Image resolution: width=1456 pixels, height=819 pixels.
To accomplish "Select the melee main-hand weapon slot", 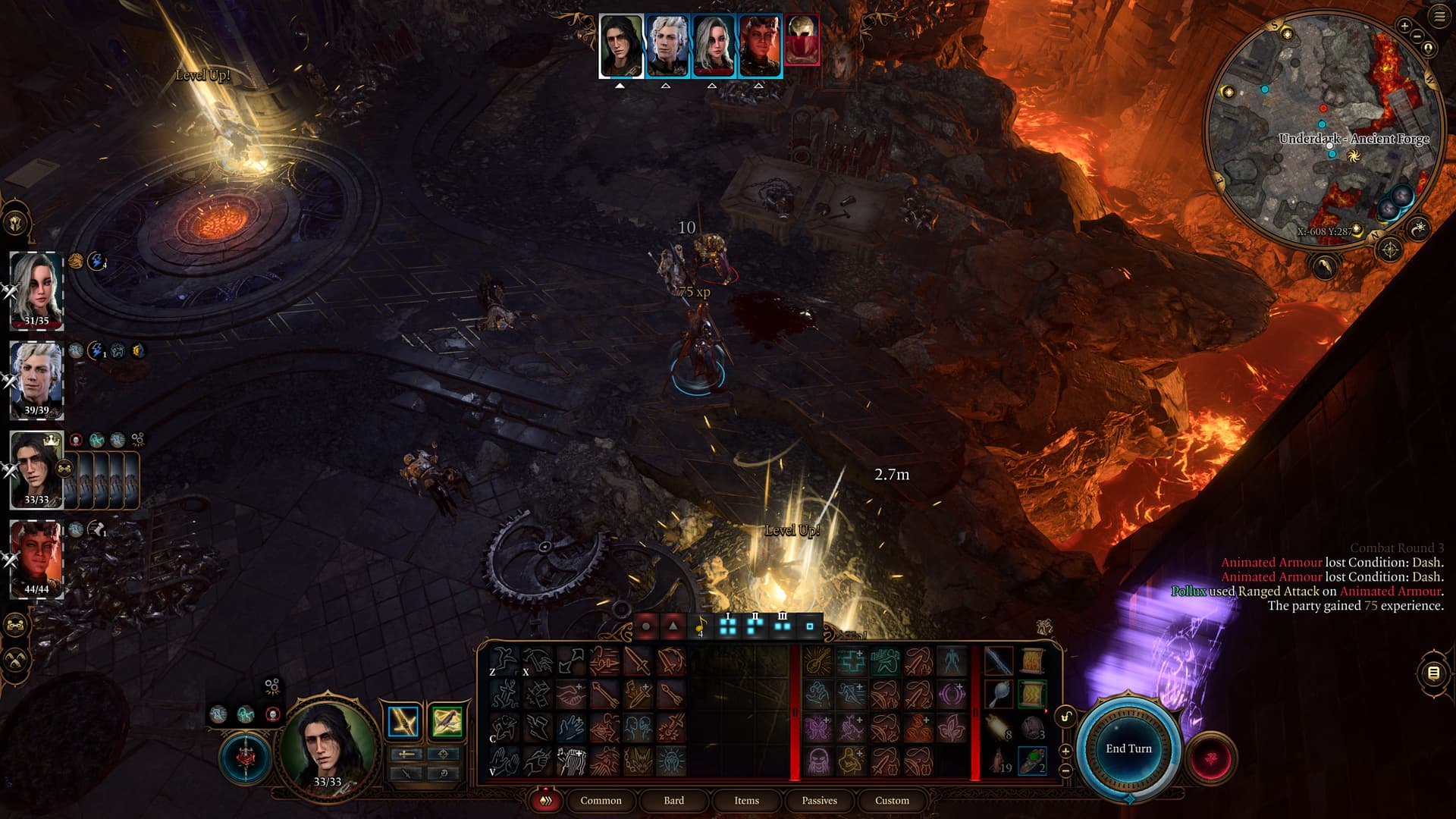I will [403, 722].
